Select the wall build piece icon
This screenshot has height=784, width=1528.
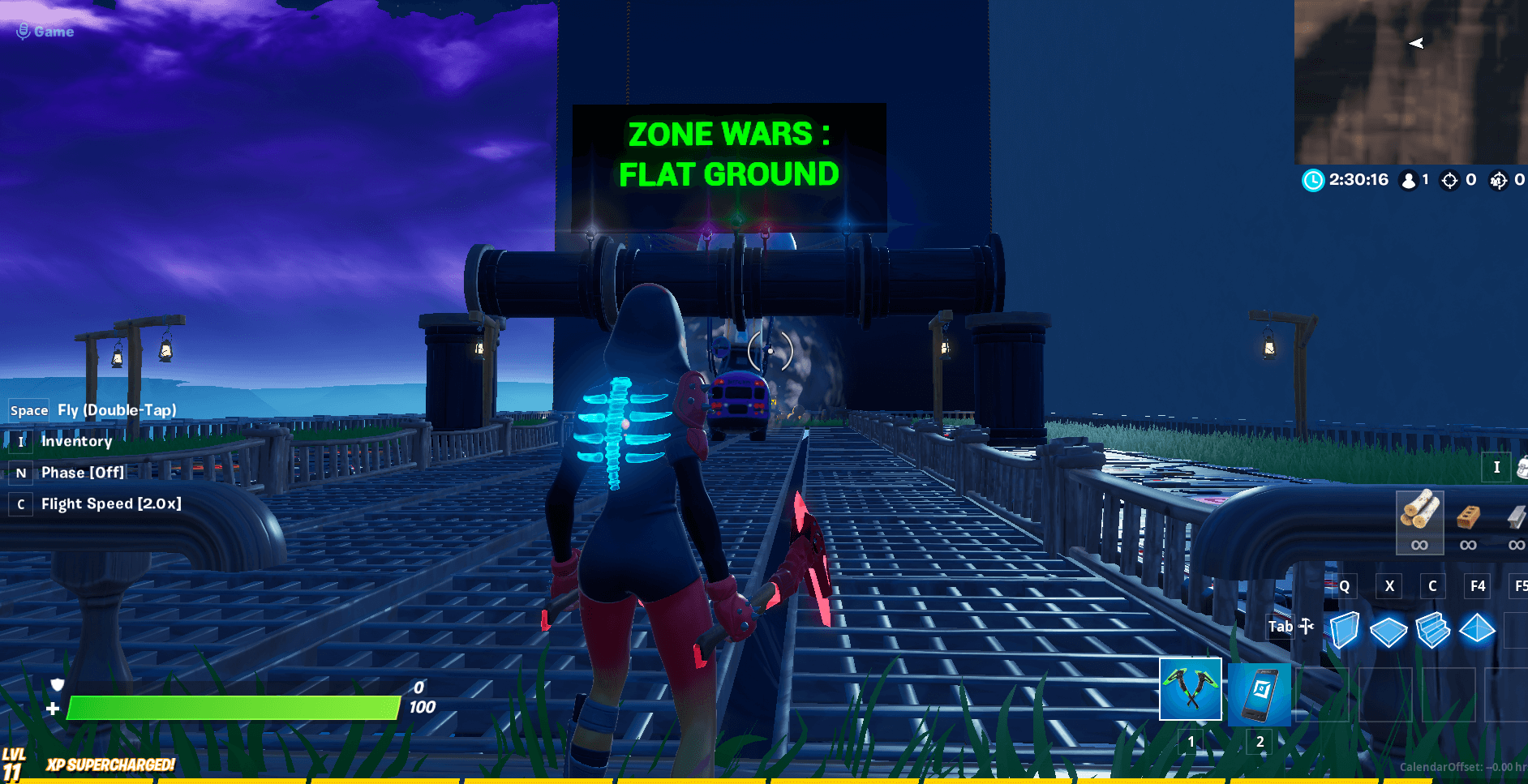click(x=1344, y=630)
